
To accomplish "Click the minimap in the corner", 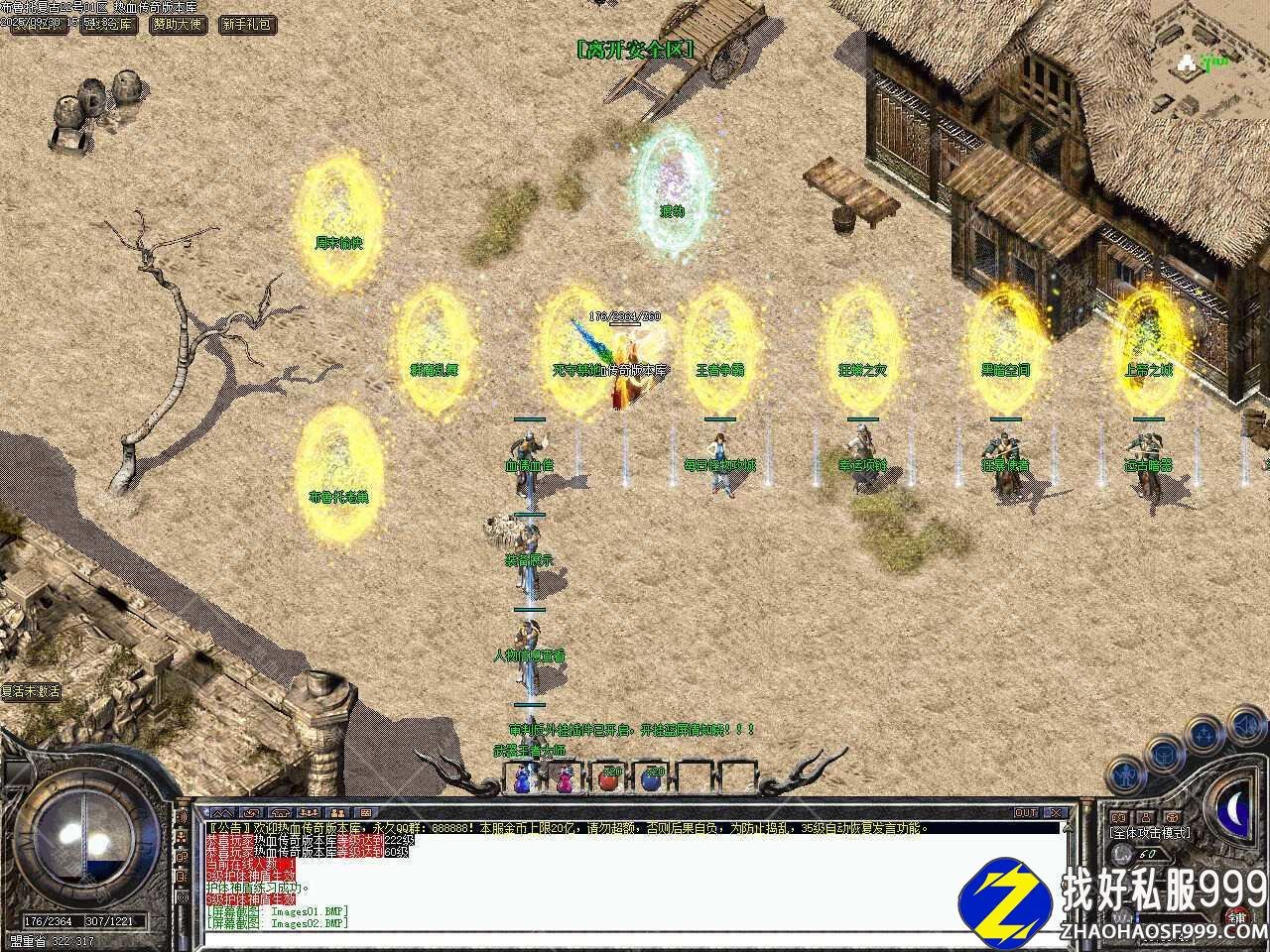I will 1210,50.
